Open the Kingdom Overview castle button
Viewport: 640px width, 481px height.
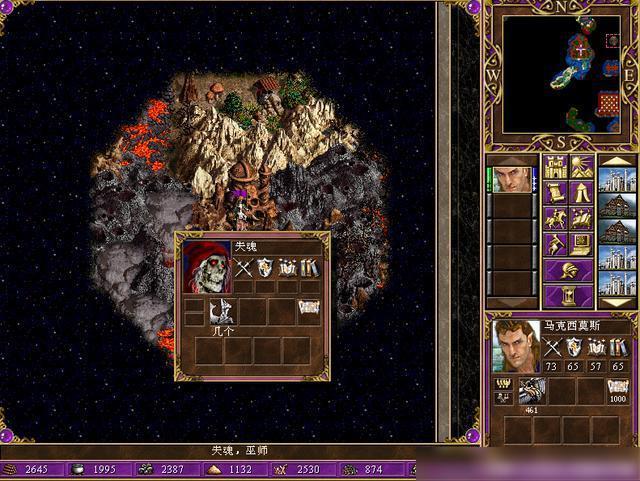click(555, 166)
